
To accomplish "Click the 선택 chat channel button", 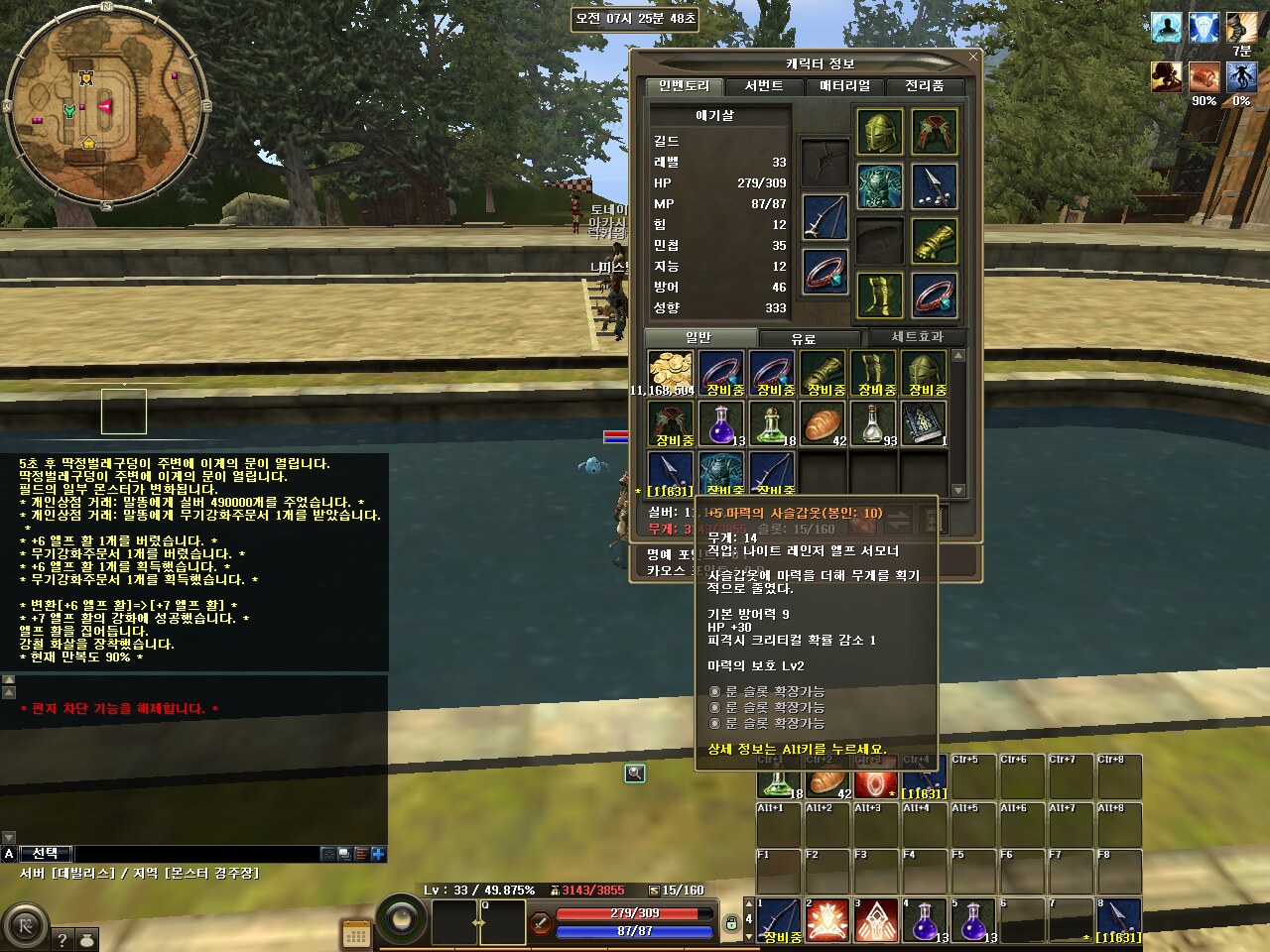I will pos(45,853).
